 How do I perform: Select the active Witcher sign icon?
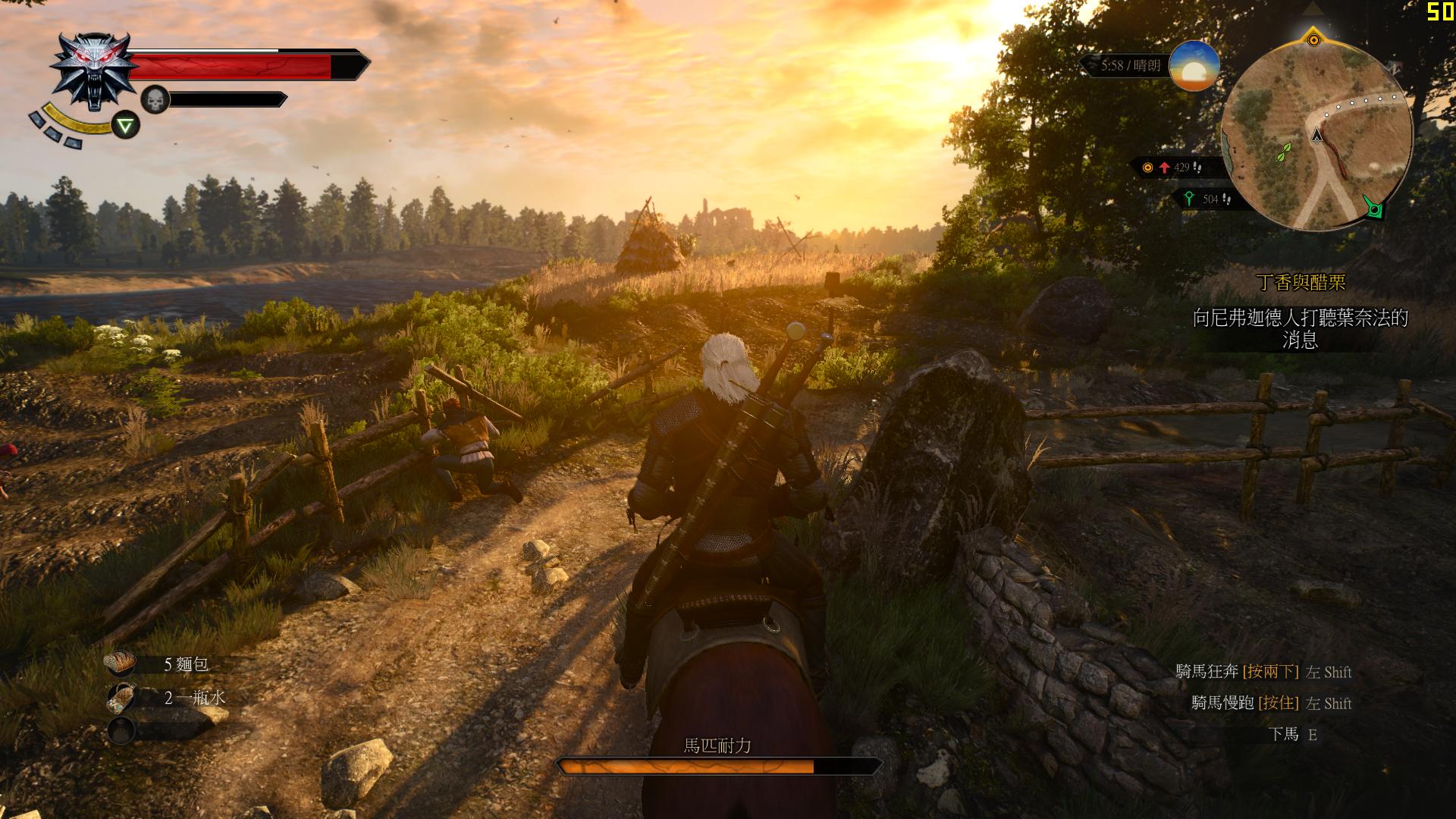click(126, 125)
